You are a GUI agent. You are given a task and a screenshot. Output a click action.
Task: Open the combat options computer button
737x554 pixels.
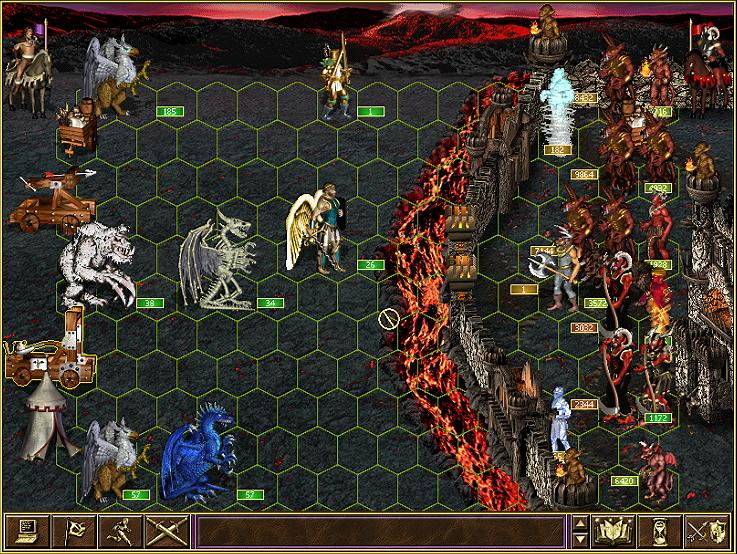[26, 531]
